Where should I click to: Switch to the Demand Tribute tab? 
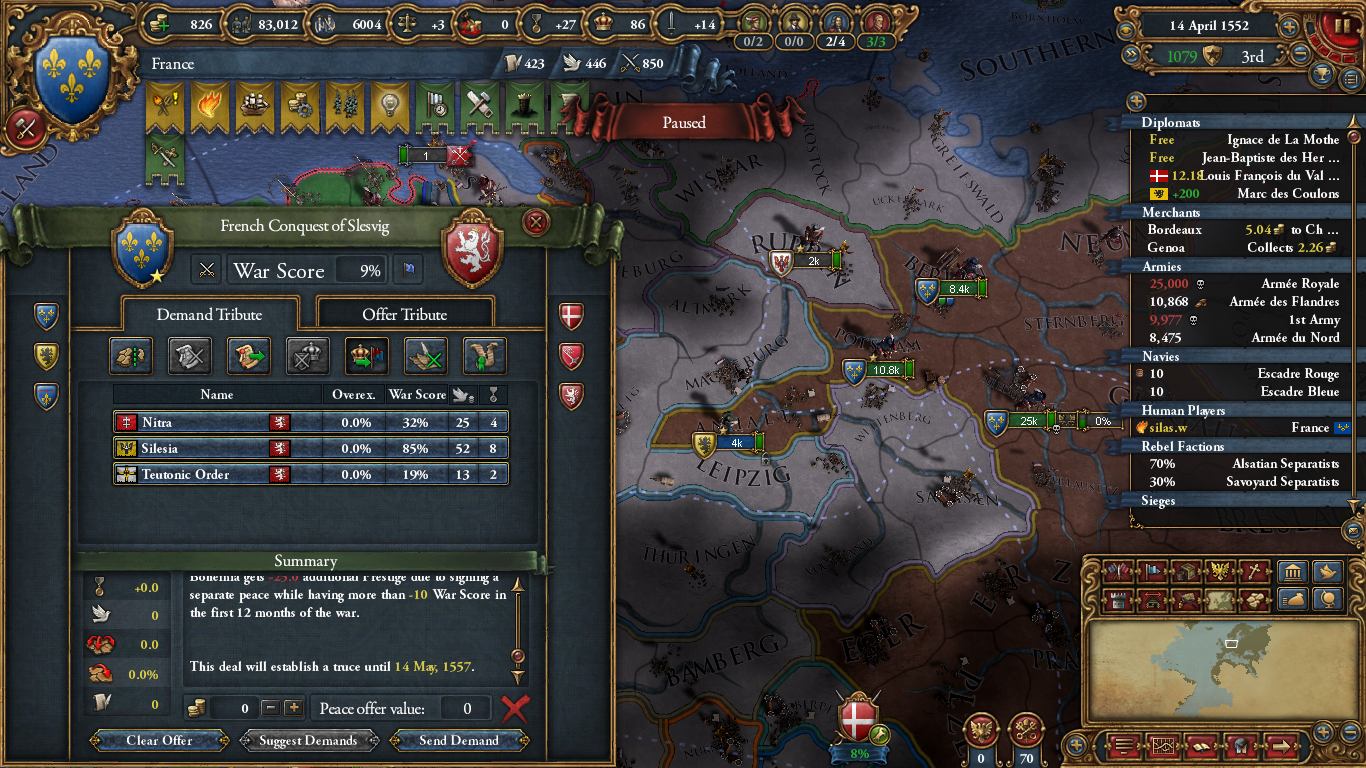tap(210, 313)
